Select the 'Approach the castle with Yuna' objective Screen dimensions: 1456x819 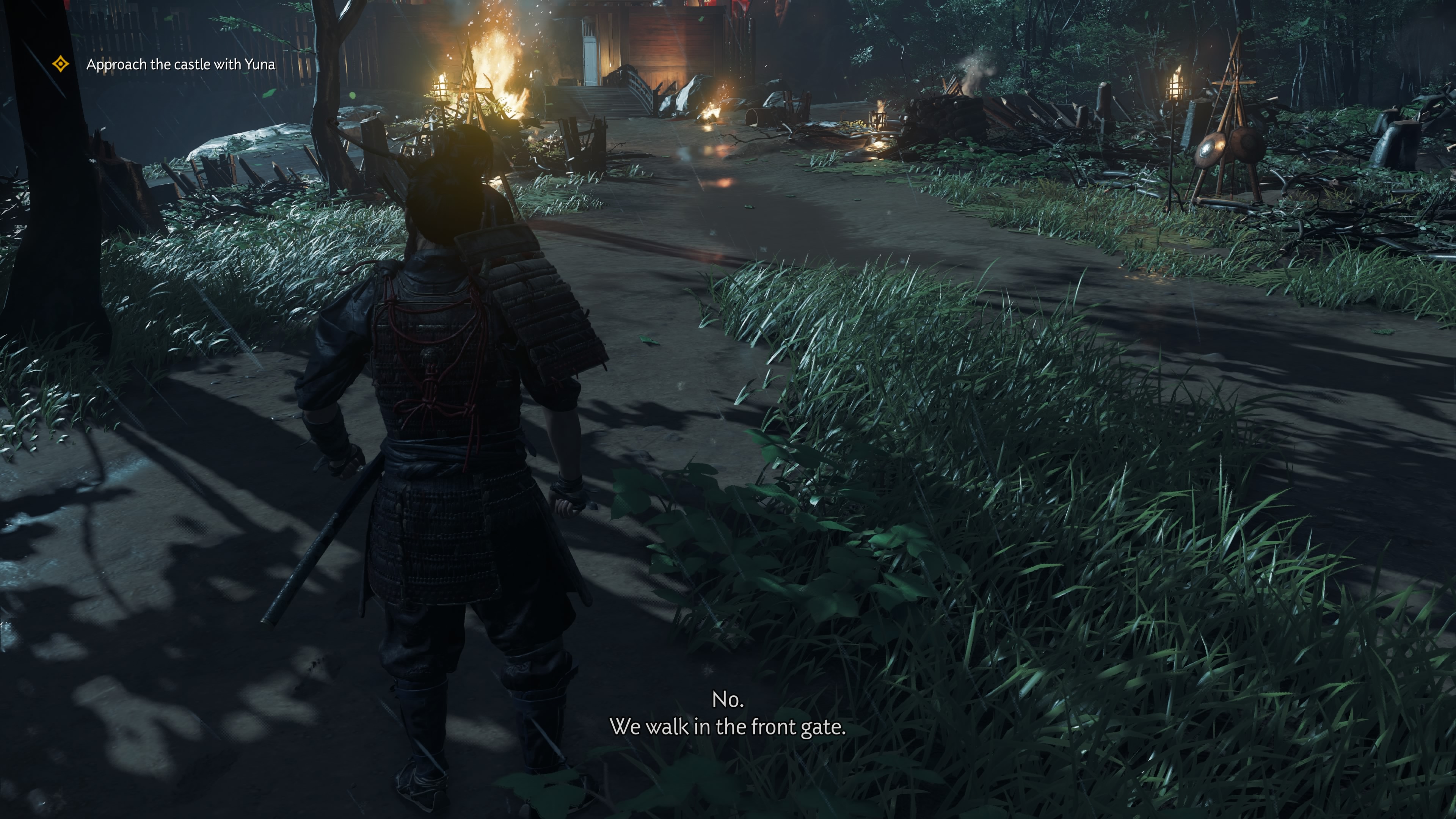tap(180, 64)
